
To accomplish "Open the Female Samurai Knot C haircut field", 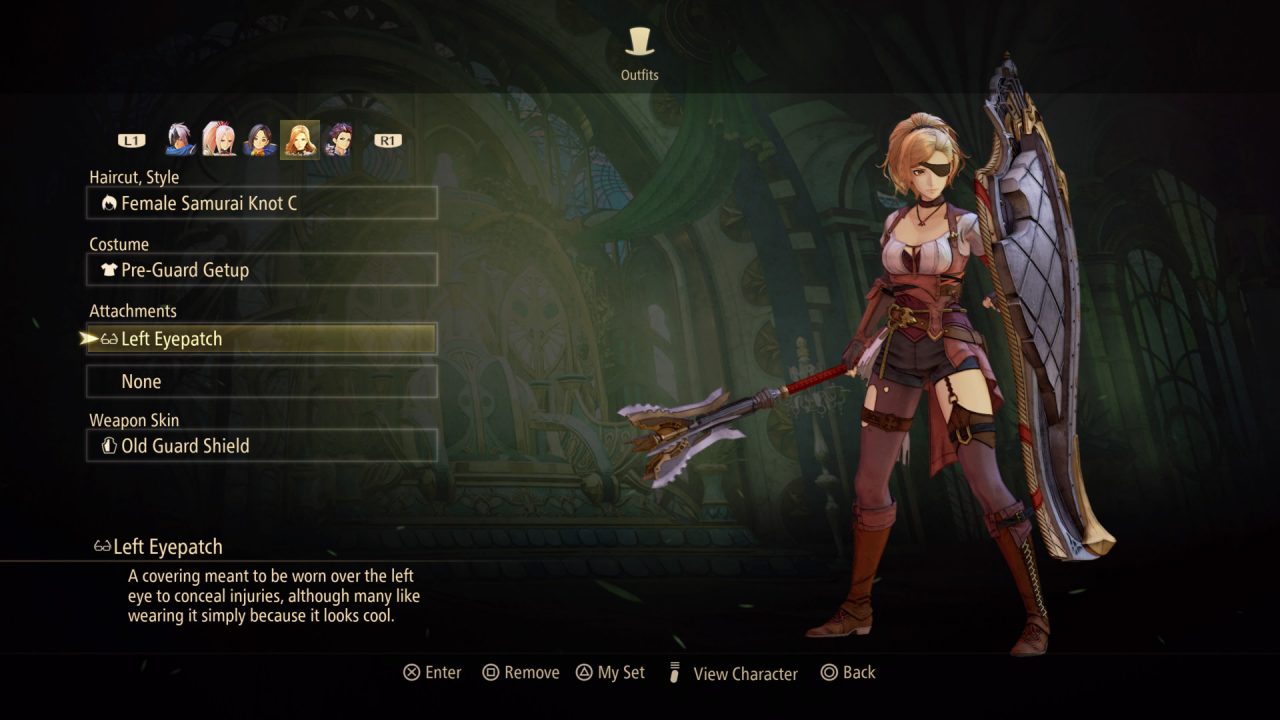I will pos(262,203).
